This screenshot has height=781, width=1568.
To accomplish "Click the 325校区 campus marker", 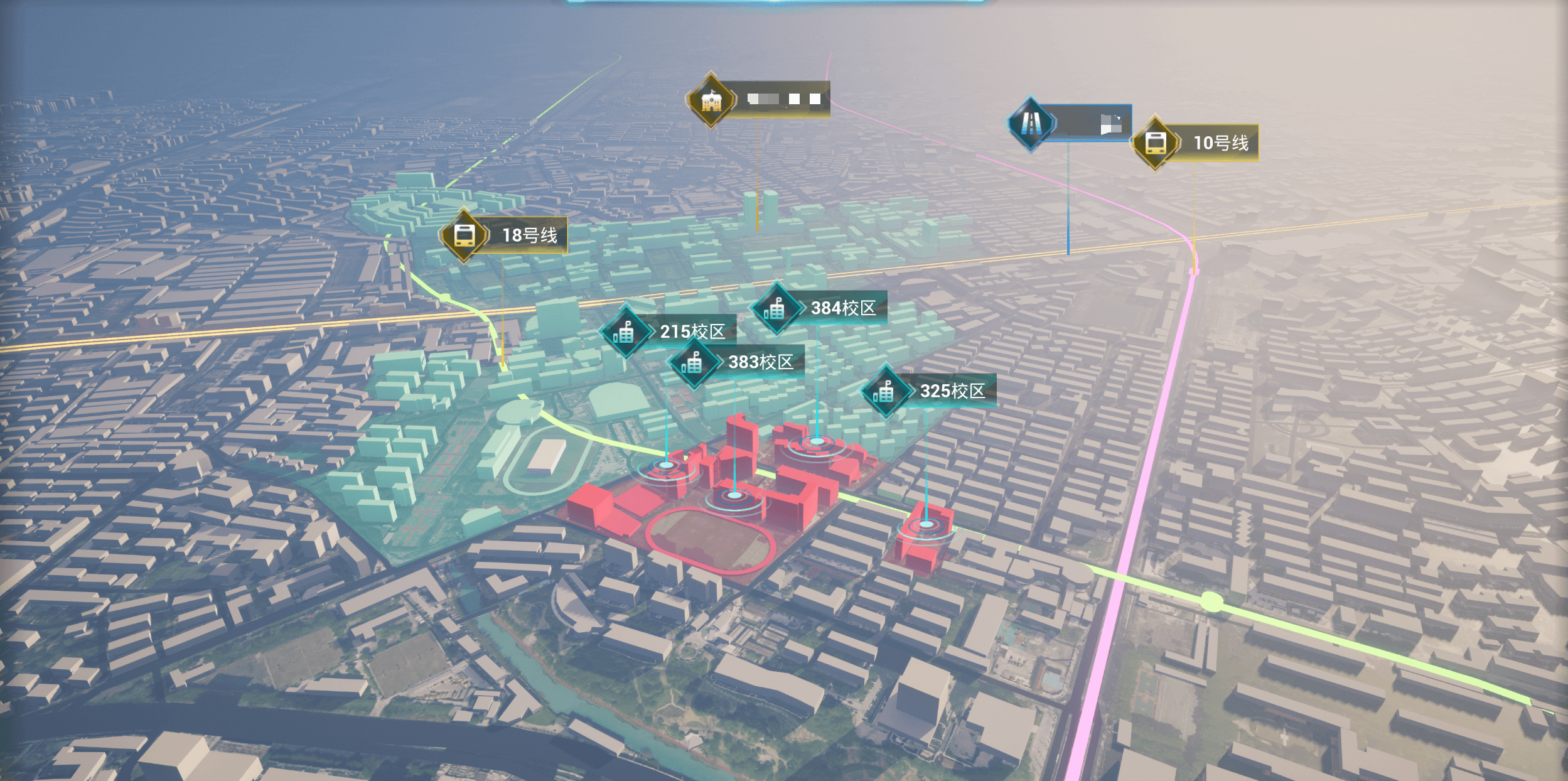I will tap(886, 392).
